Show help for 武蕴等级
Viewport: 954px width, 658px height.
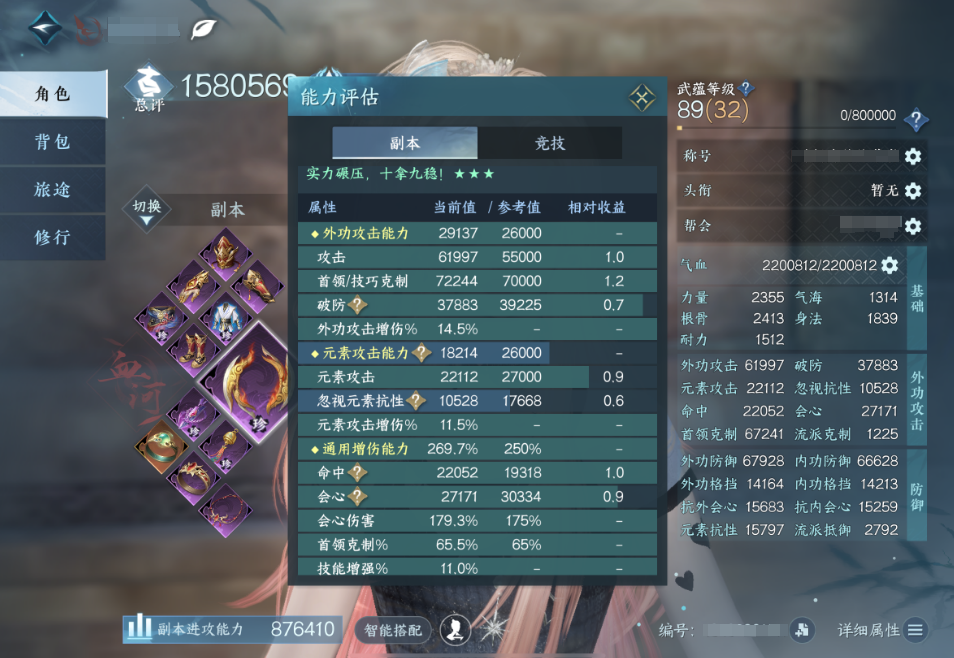(746, 89)
